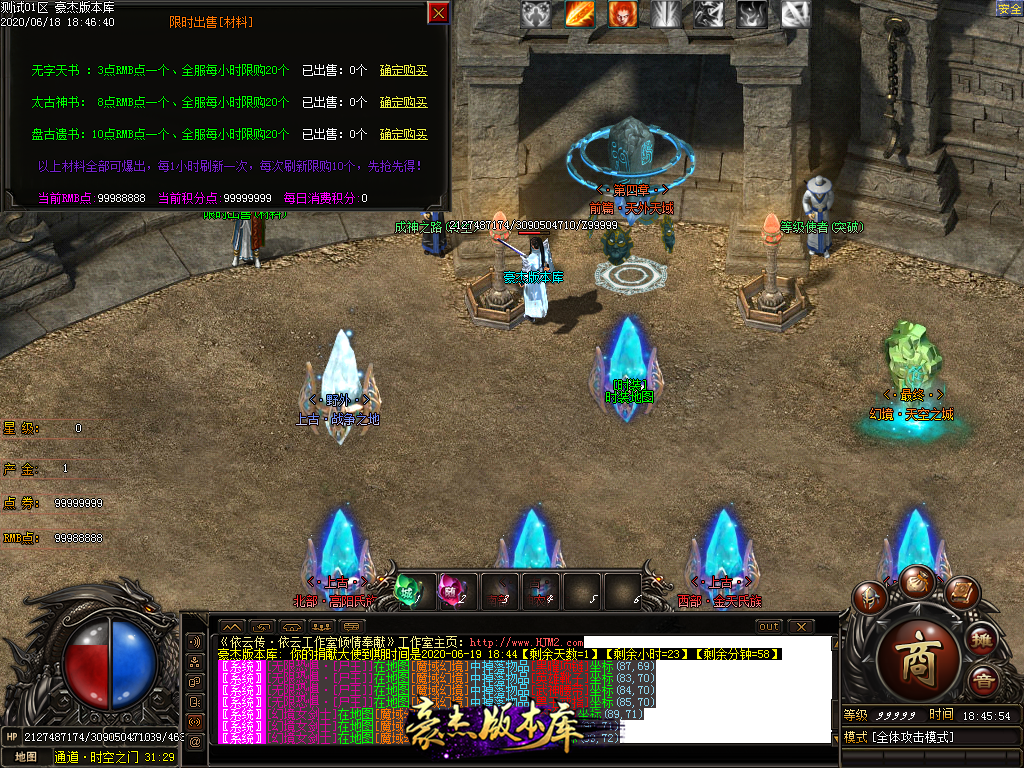Use the green 域 orb hotbar slot
This screenshot has width=1024, height=768.
[410, 590]
